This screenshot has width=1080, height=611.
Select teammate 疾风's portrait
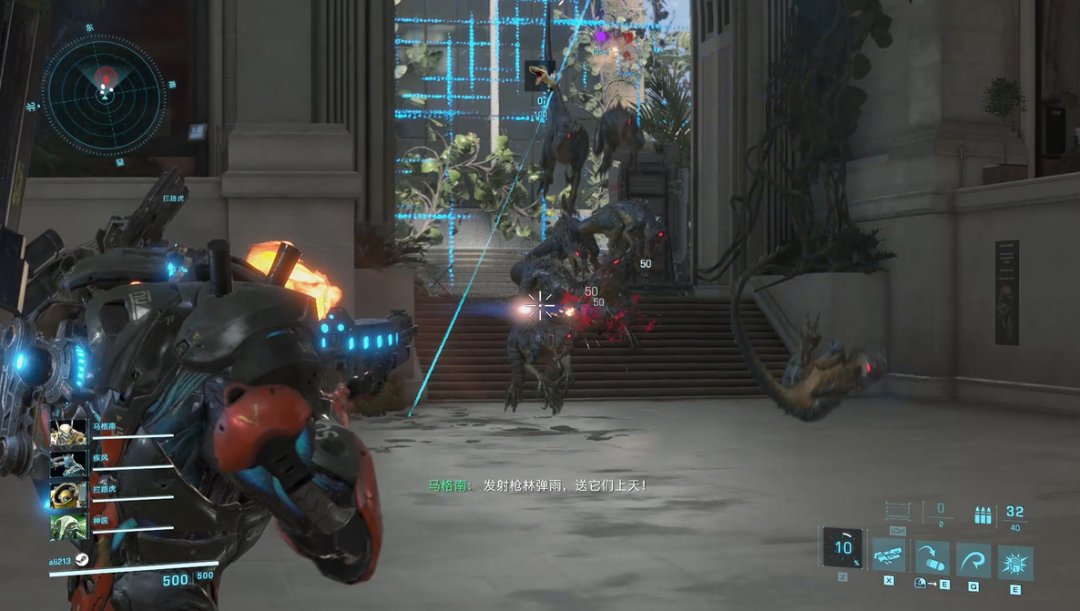click(68, 464)
